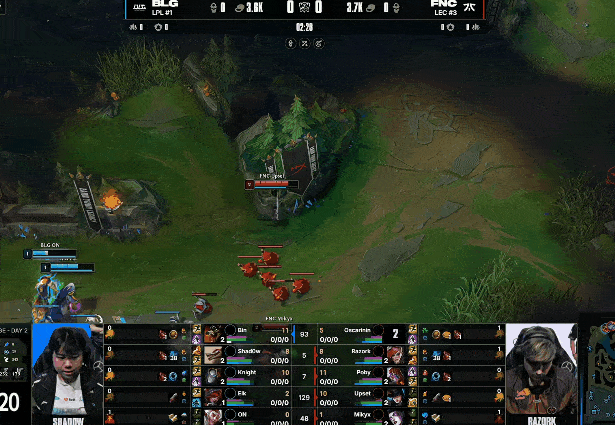Select Poby's scoreboard row
This screenshot has width=615, height=425.
[x=360, y=375]
